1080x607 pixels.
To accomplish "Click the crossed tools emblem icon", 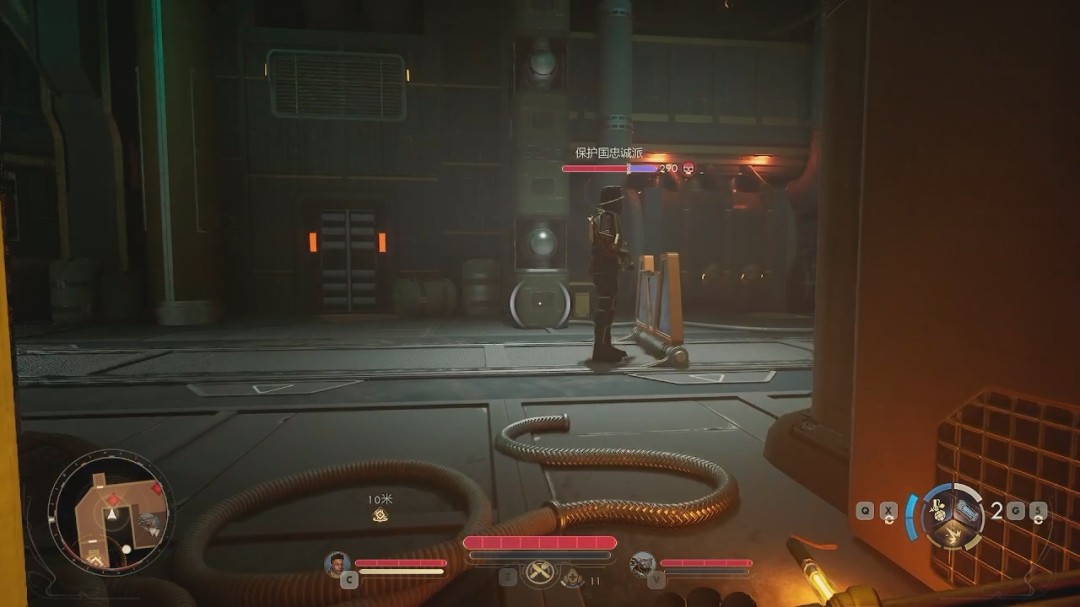I will [x=540, y=573].
